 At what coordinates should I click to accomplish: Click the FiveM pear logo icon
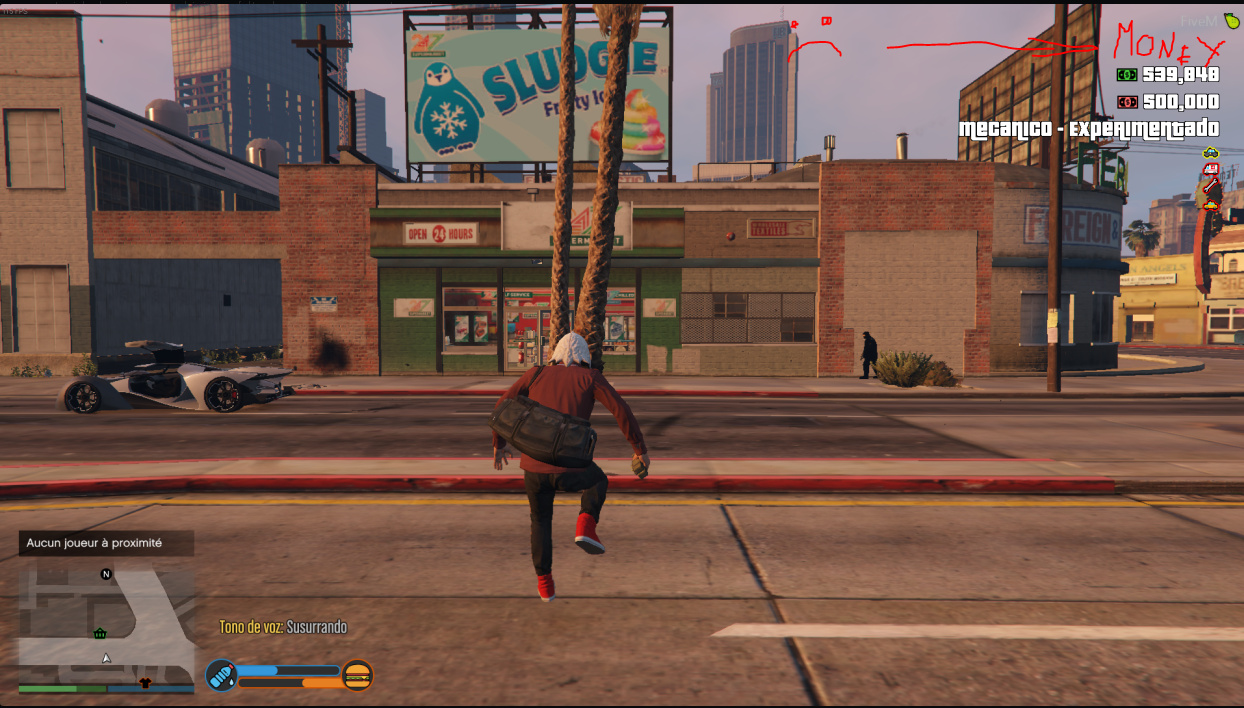point(1231,22)
